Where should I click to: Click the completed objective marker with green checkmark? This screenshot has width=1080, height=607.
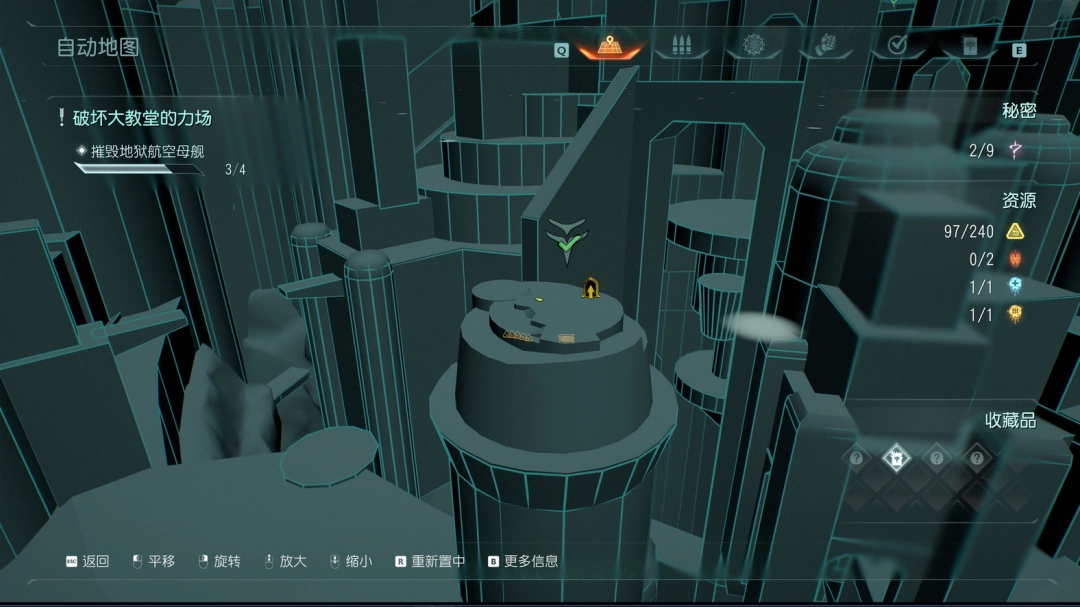pos(567,242)
